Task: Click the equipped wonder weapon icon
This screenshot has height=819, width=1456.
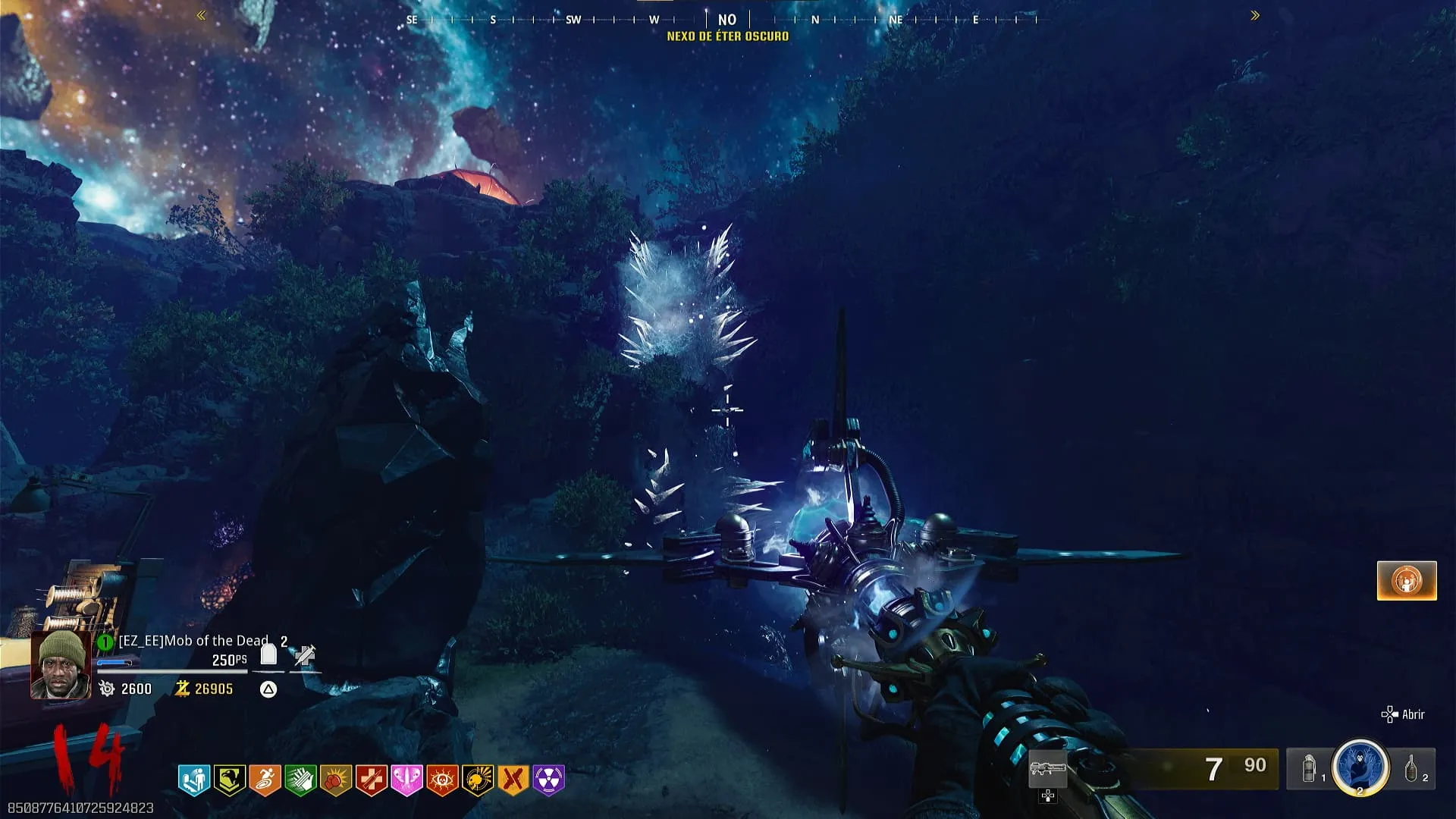Action: coord(1048,770)
